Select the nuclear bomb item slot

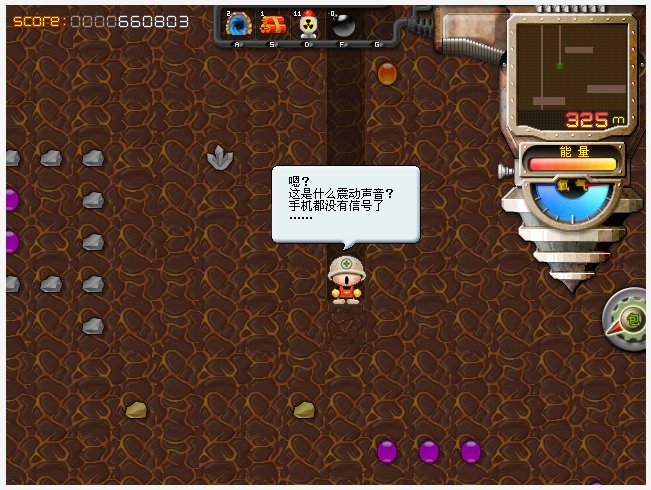(x=307, y=26)
